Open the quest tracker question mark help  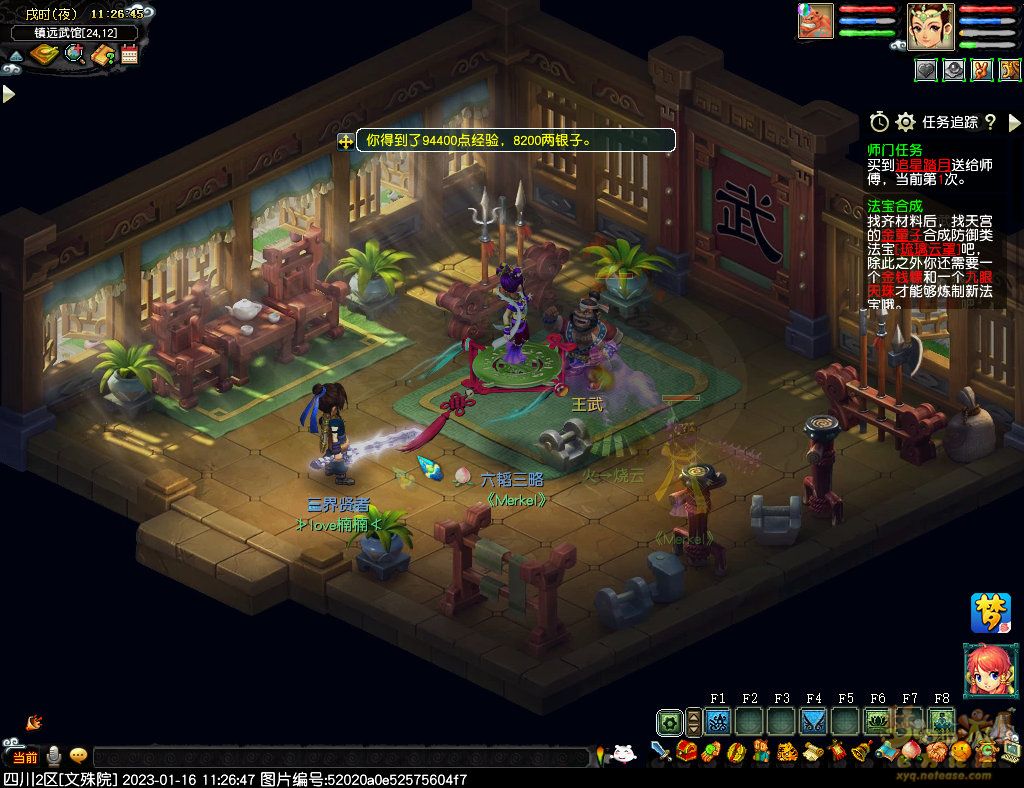pyautogui.click(x=990, y=122)
